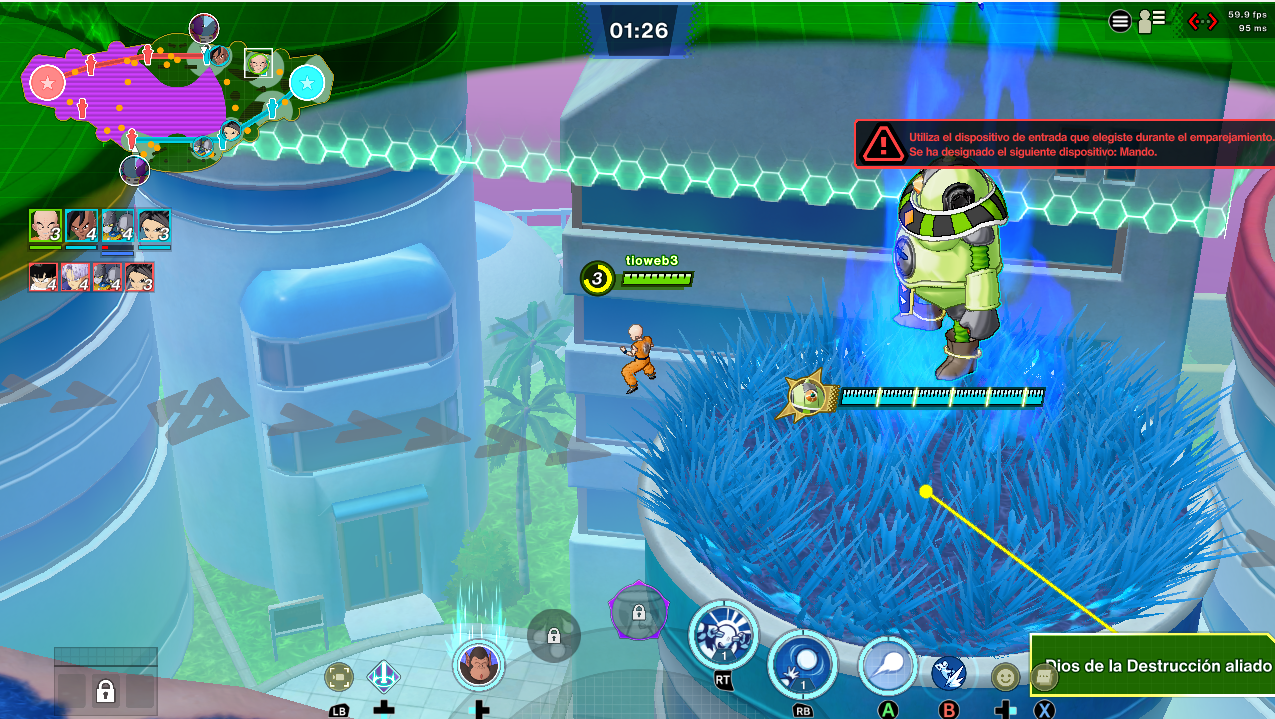
Task: Click the input device warning notification
Action: click(x=1065, y=144)
